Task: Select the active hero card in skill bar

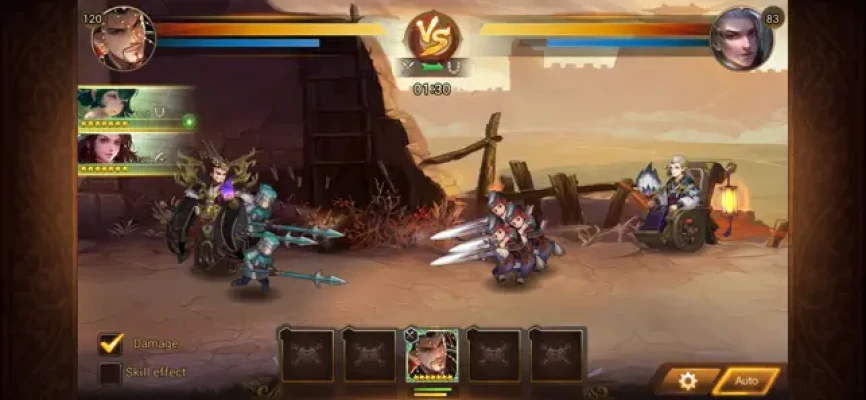Action: click(432, 355)
